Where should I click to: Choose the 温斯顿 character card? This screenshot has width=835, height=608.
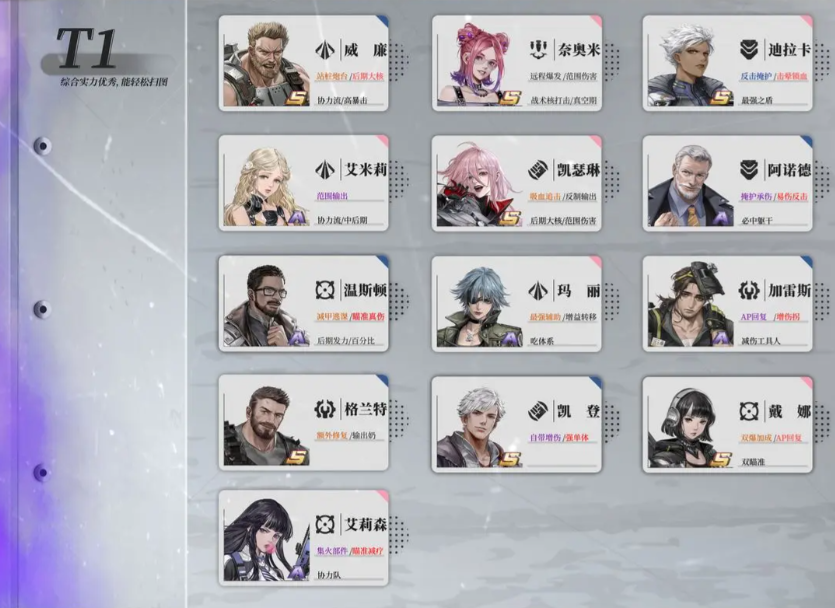304,303
